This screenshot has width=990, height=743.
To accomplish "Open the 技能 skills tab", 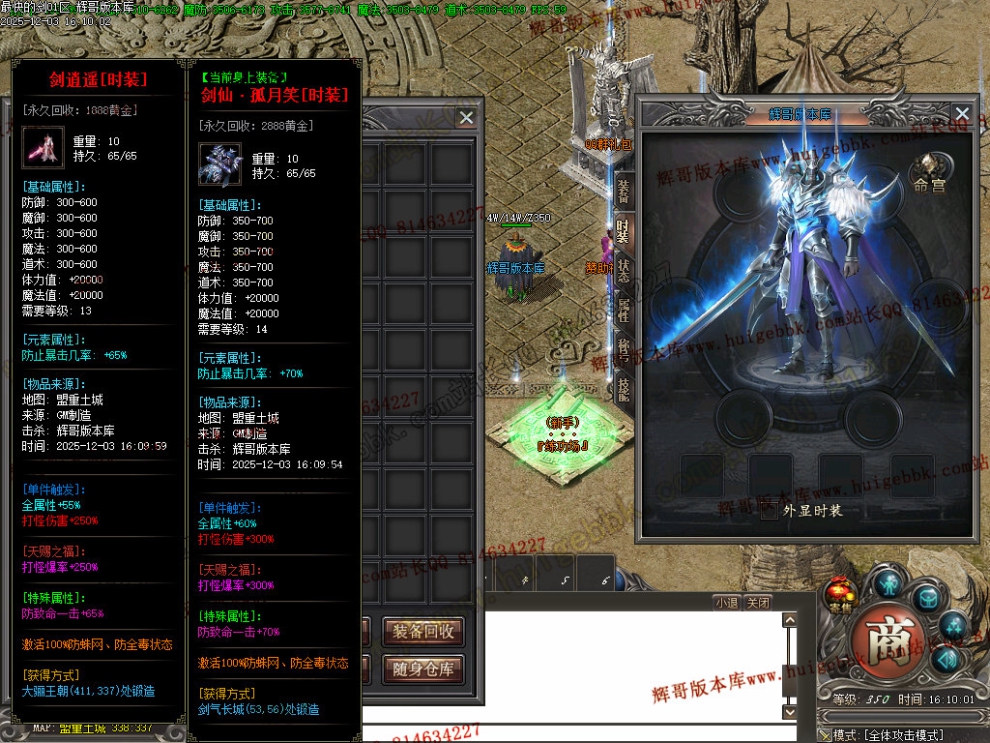I will point(622,390).
